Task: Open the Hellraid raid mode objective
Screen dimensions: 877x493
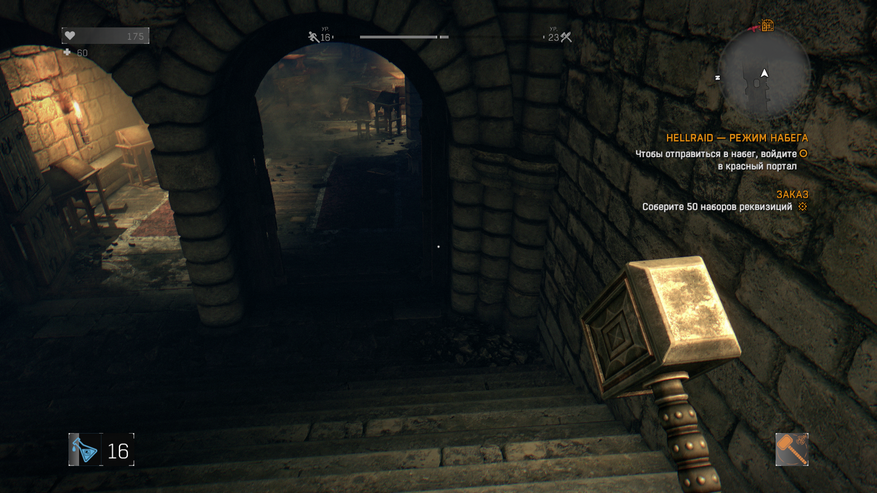Action: pyautogui.click(x=736, y=138)
